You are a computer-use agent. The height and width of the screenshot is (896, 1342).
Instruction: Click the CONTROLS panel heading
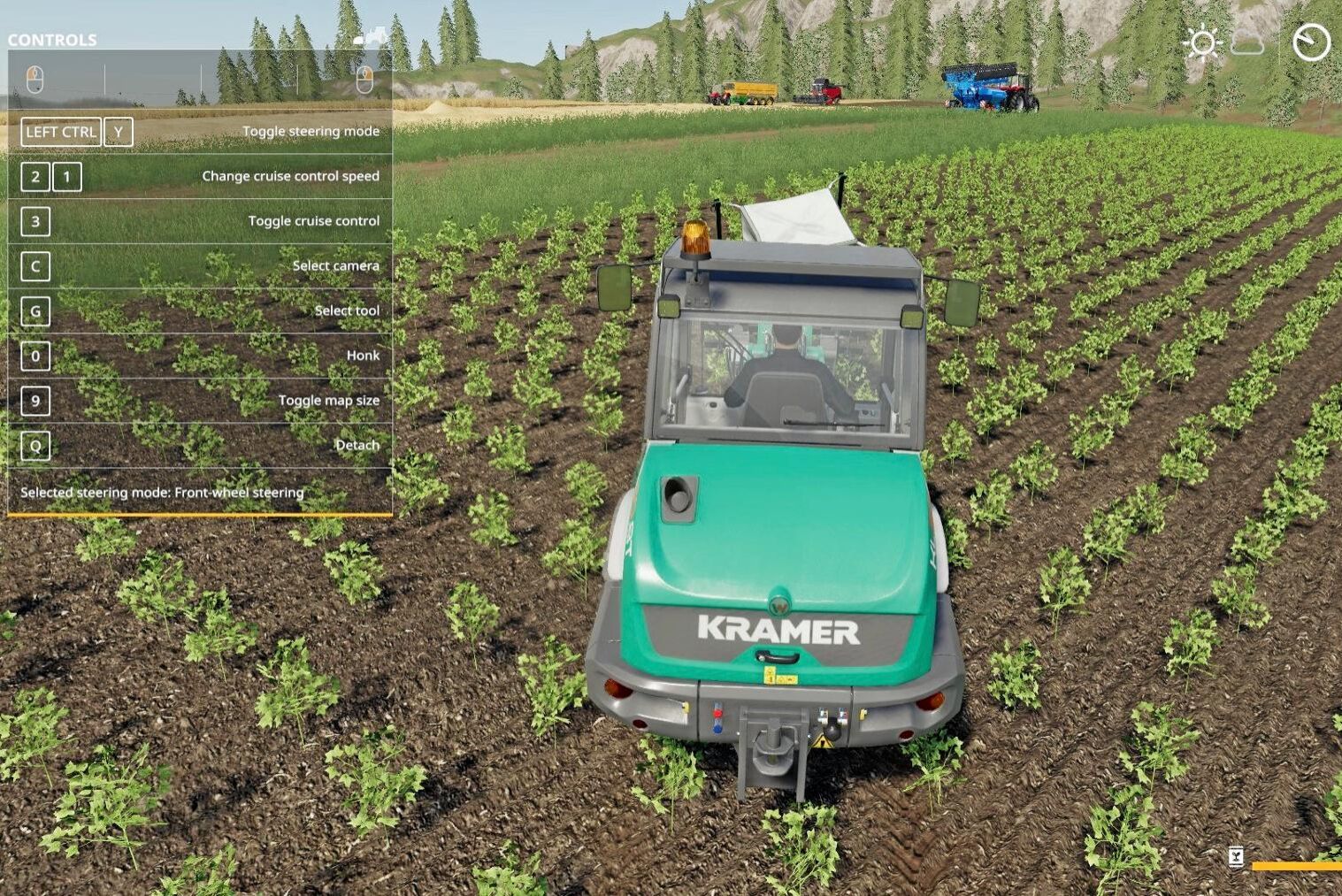click(x=50, y=39)
